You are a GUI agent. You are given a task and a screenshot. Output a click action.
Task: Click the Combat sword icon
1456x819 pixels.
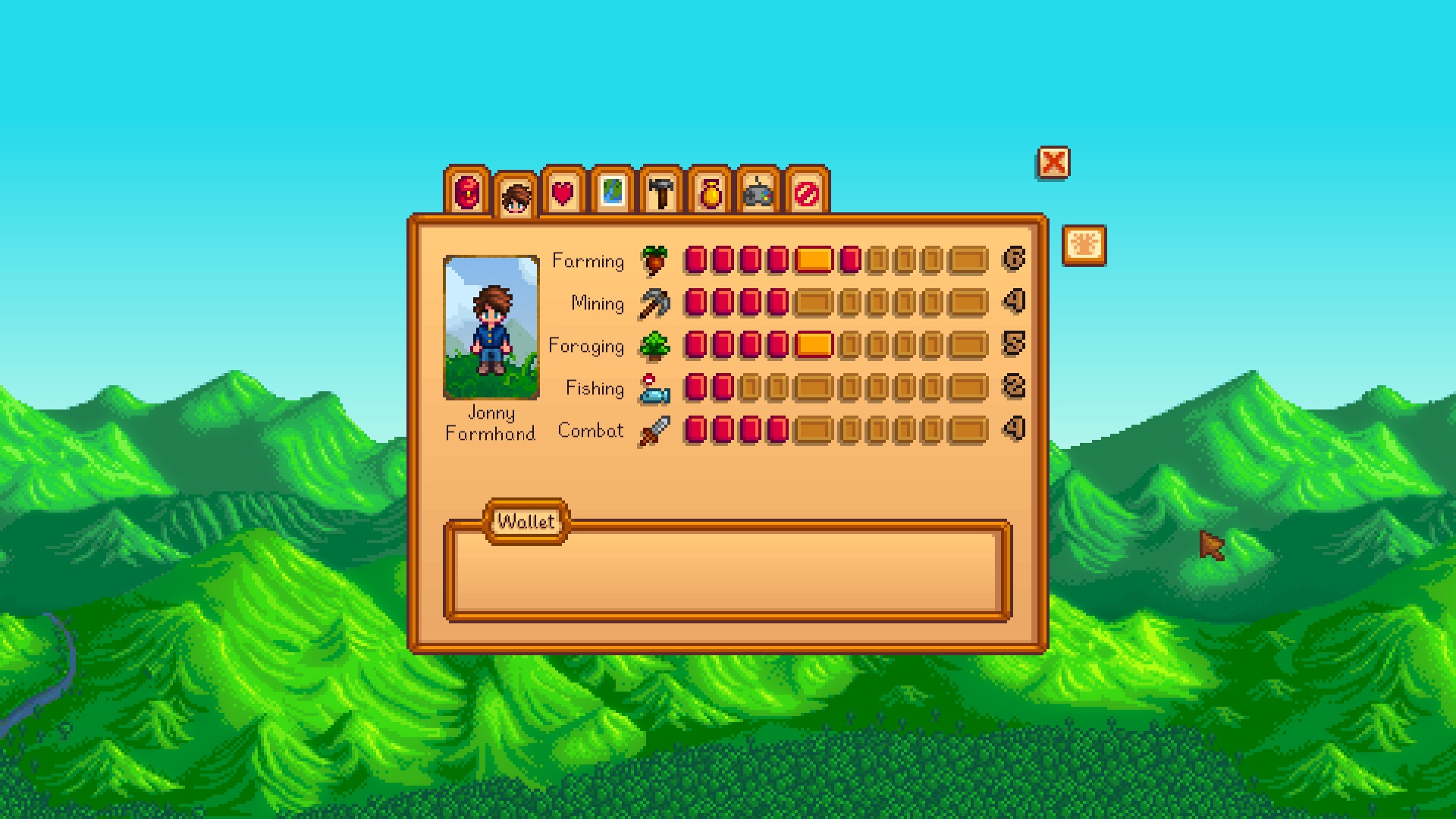pyautogui.click(x=654, y=431)
